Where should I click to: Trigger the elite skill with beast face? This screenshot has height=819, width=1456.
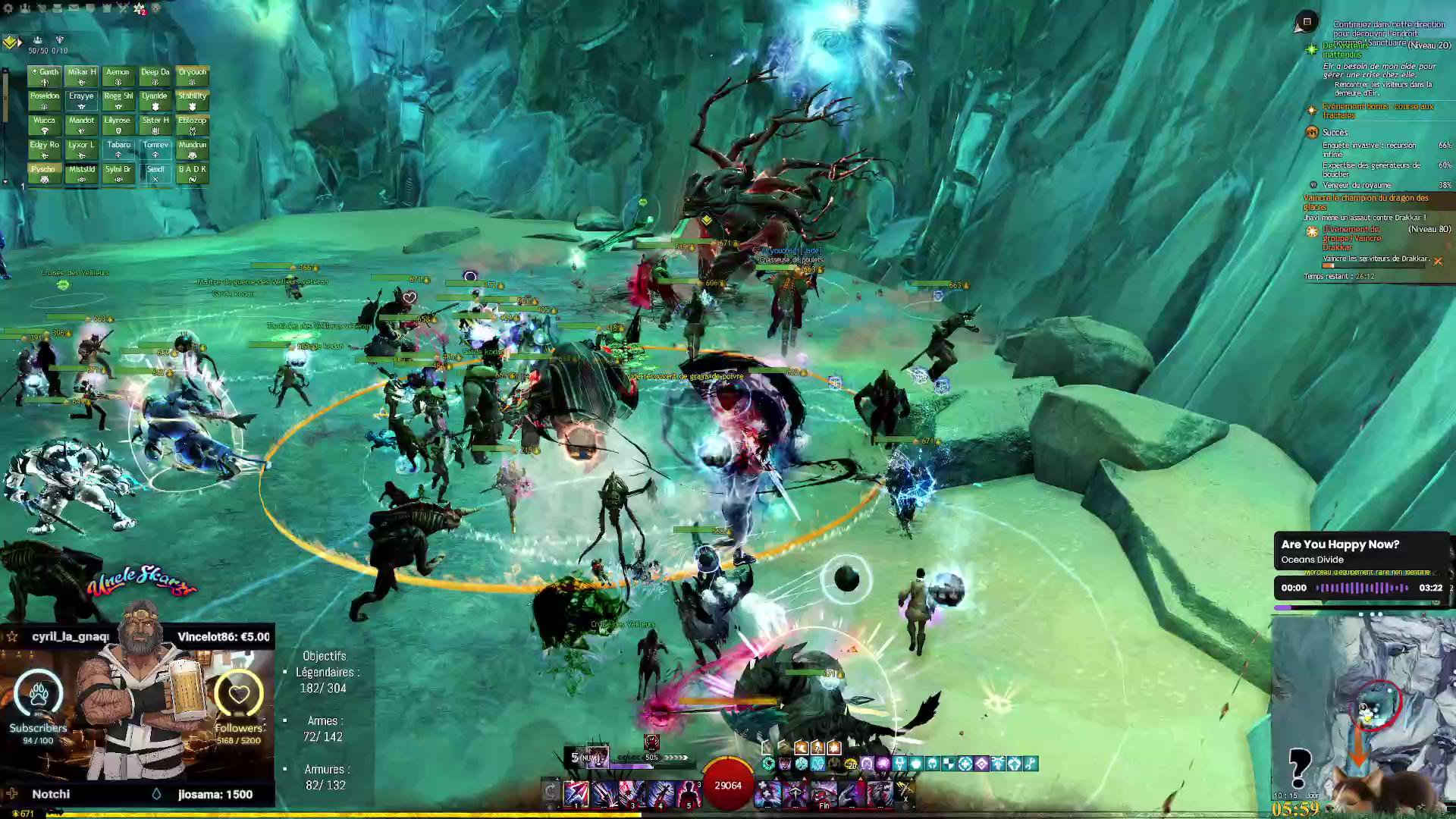pyautogui.click(x=880, y=793)
